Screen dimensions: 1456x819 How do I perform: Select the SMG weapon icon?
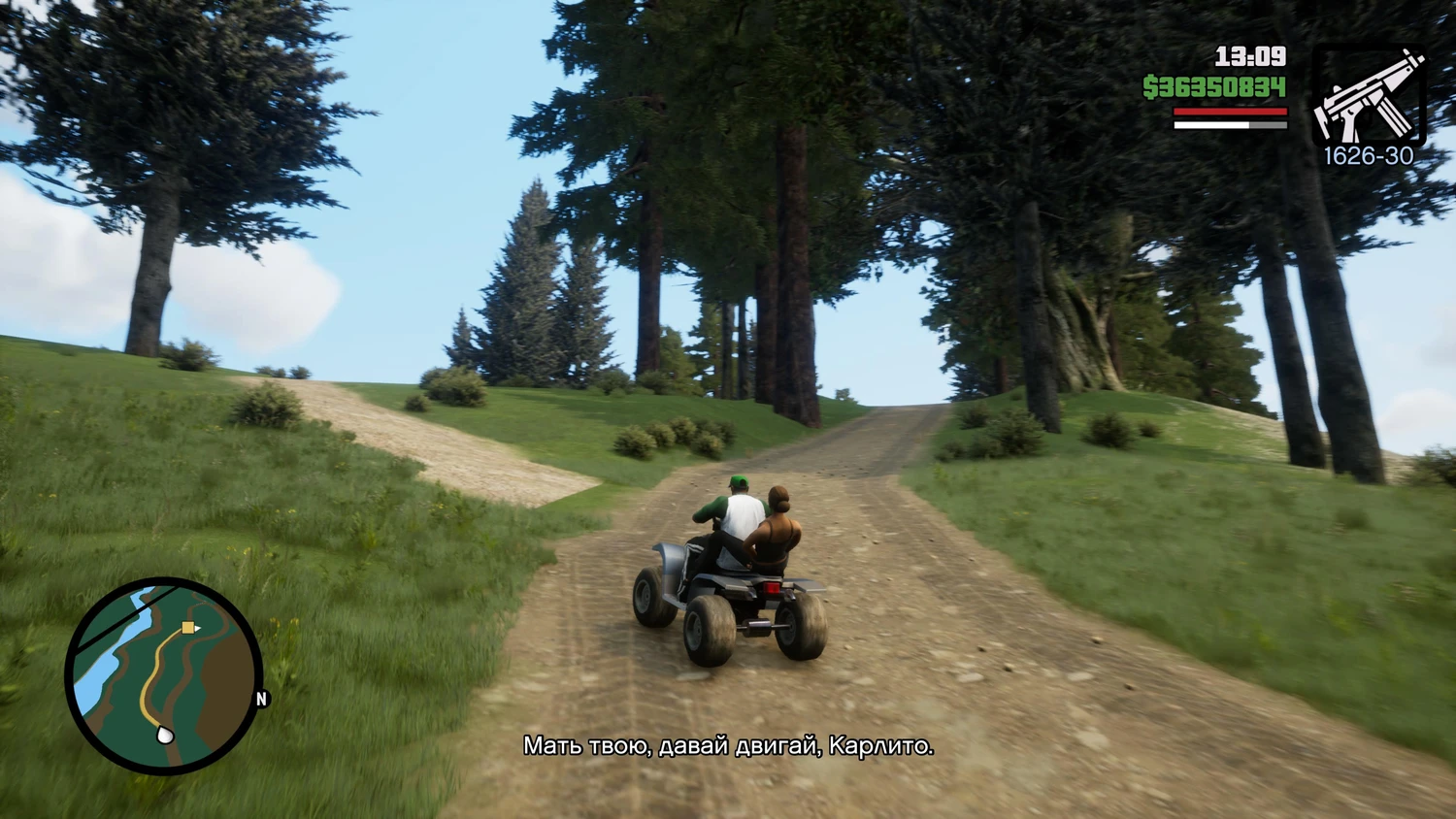coord(1369,96)
